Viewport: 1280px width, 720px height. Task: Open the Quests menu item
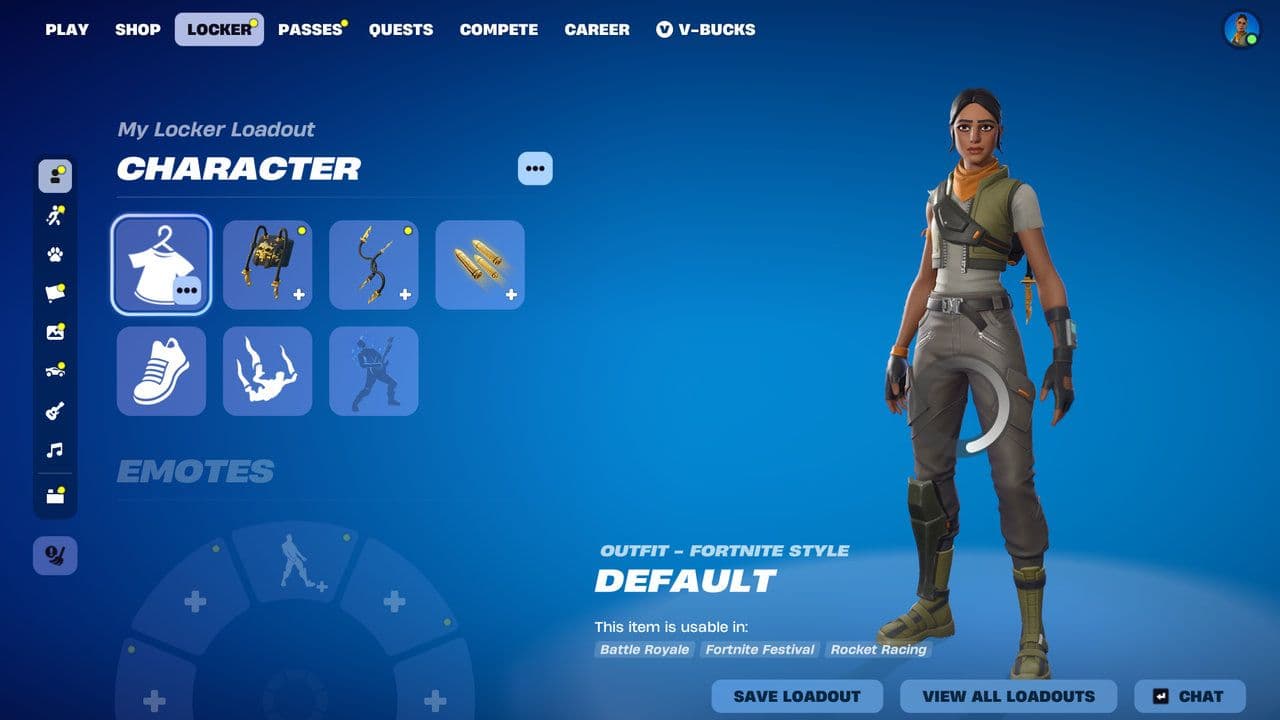tap(401, 29)
